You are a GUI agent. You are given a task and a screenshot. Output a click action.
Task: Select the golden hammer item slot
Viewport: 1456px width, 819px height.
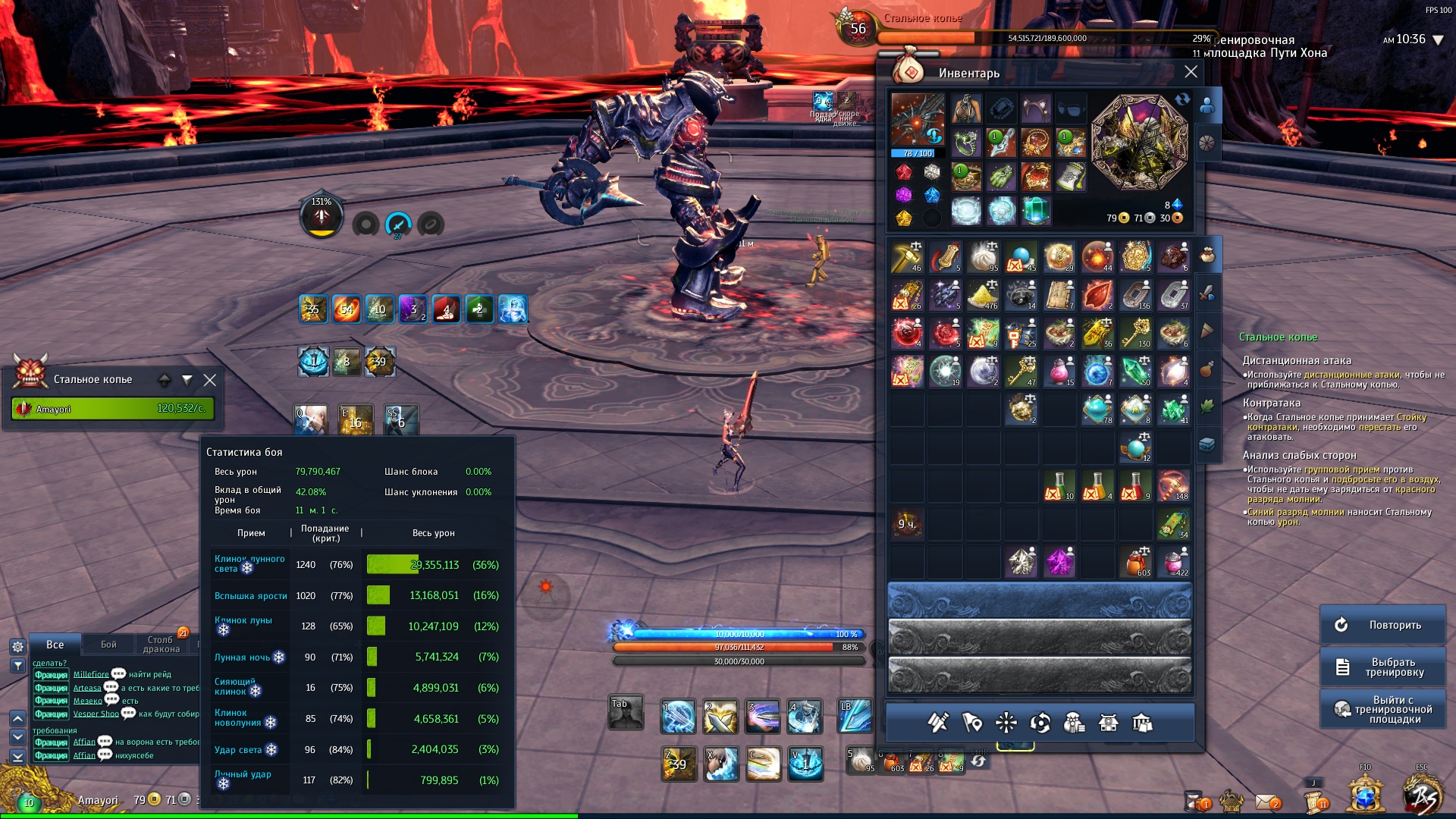[x=907, y=258]
